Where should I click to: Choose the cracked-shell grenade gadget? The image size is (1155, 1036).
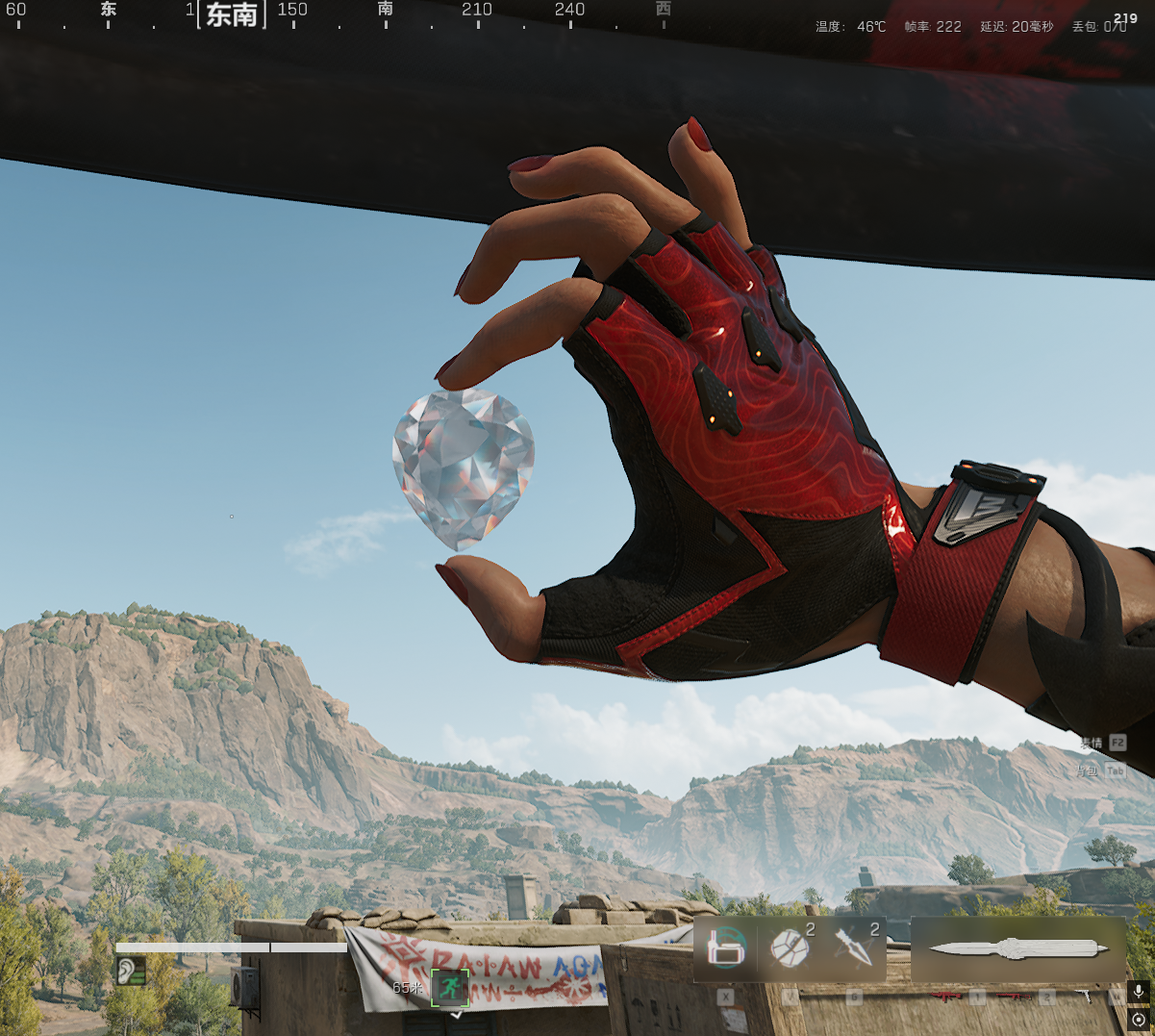click(x=790, y=948)
